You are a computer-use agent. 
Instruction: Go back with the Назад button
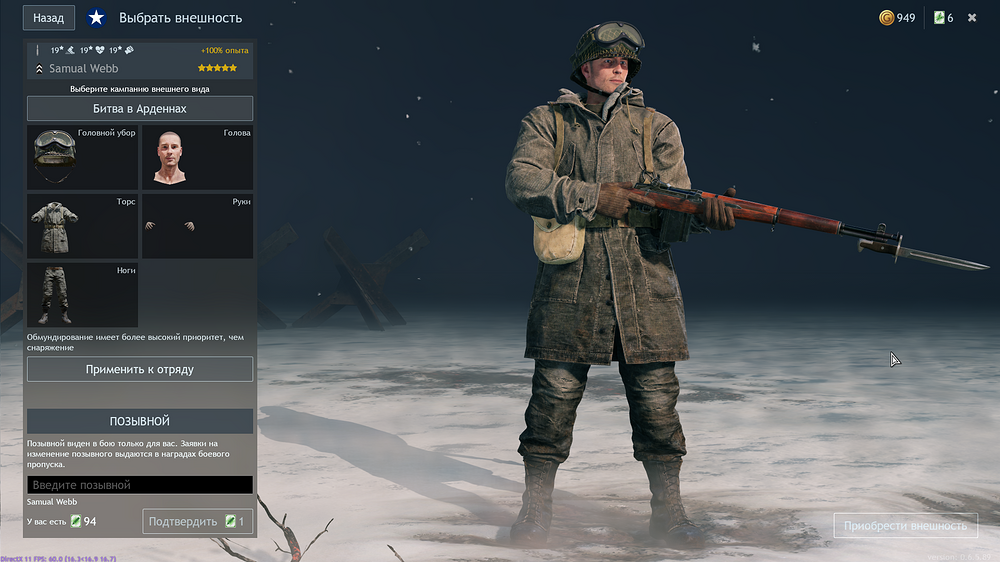[x=48, y=18]
